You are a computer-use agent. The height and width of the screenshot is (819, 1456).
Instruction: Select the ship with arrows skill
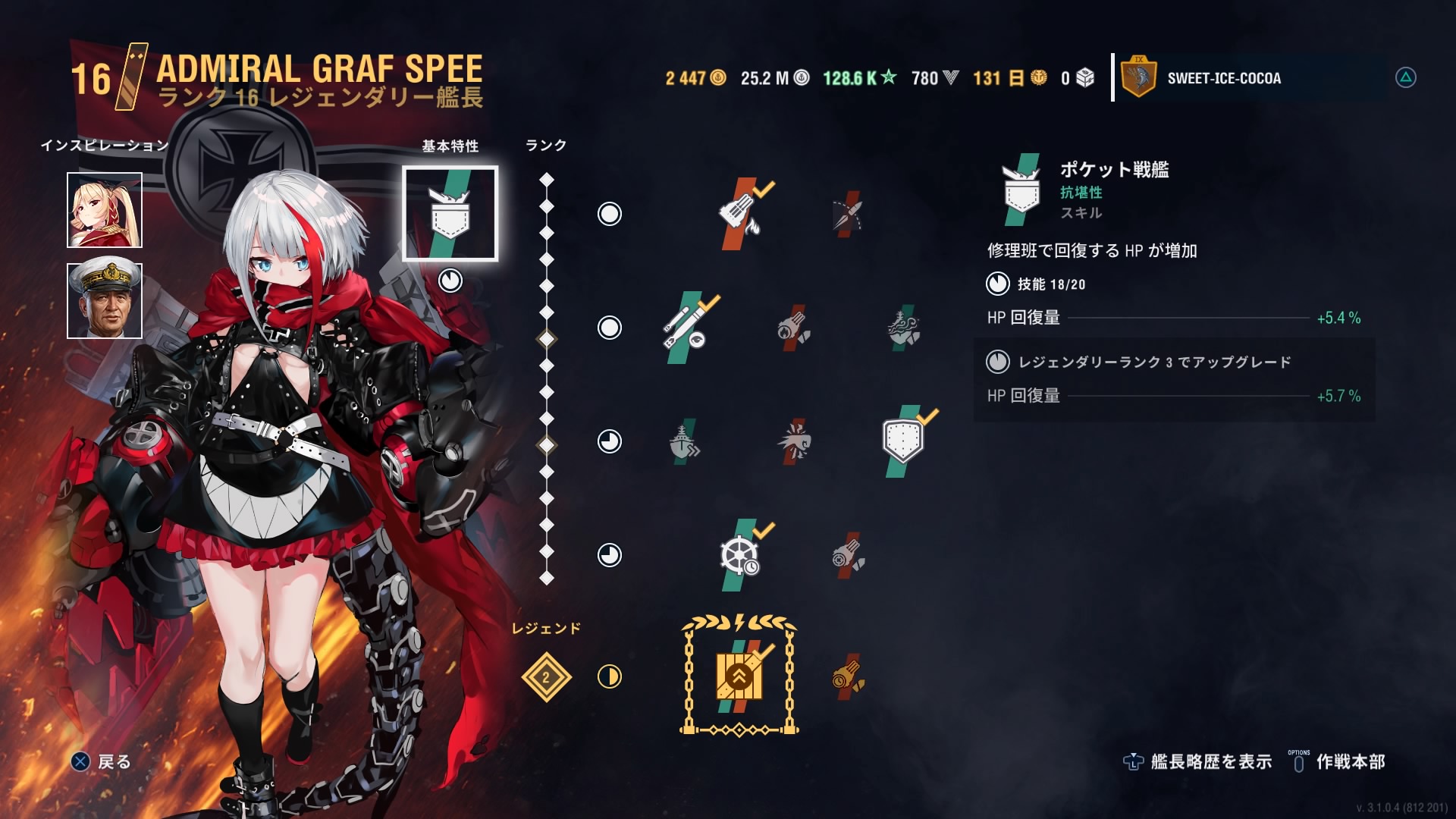pos(683,441)
